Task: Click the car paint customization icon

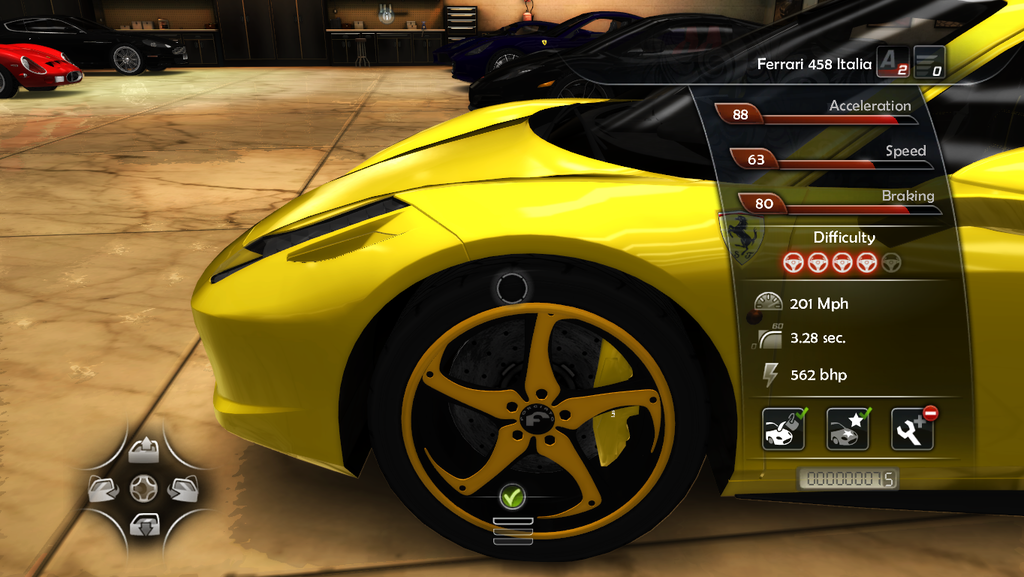Action: click(783, 429)
